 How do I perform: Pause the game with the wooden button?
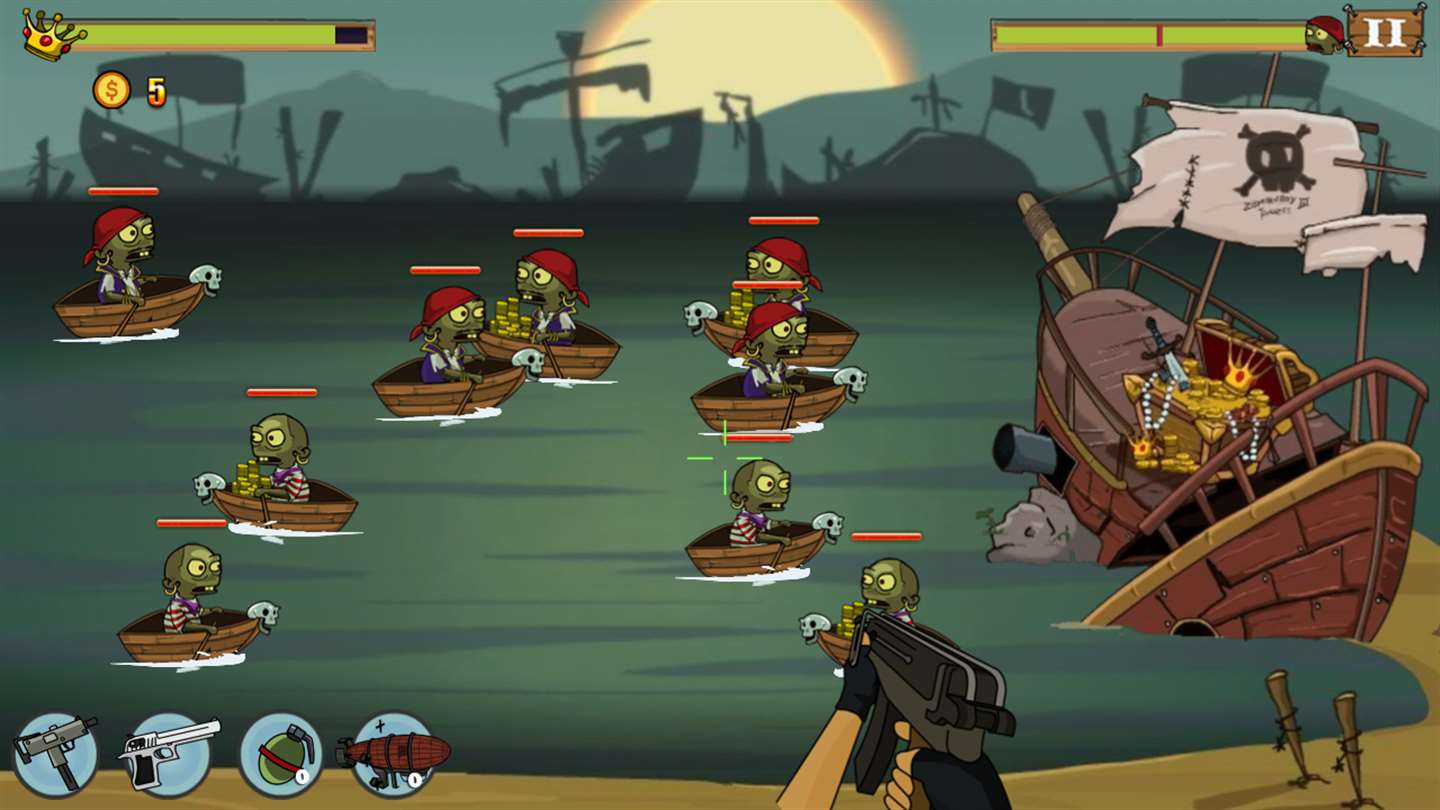pos(1385,30)
